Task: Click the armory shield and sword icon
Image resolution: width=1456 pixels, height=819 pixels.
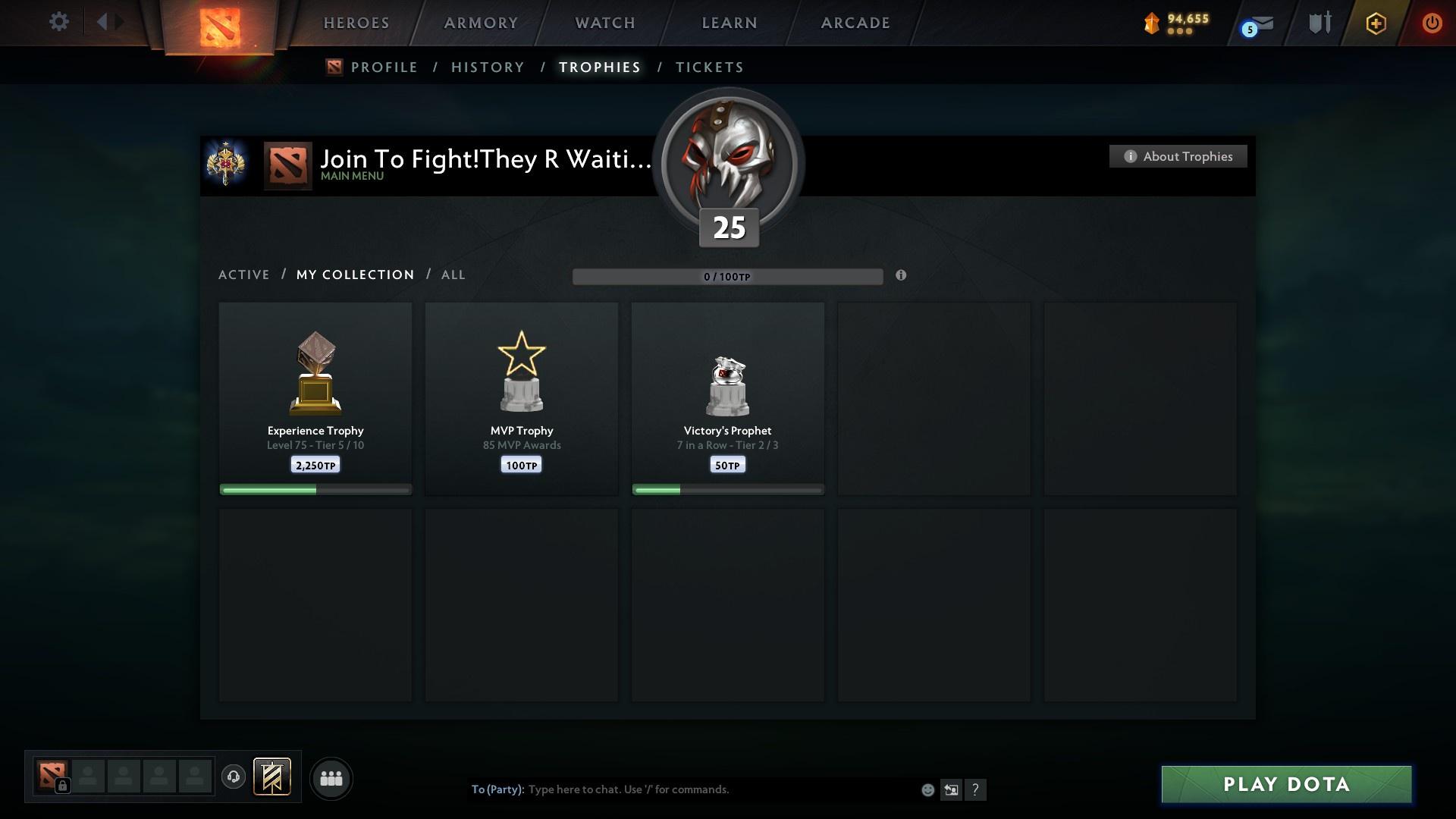Action: [1319, 23]
